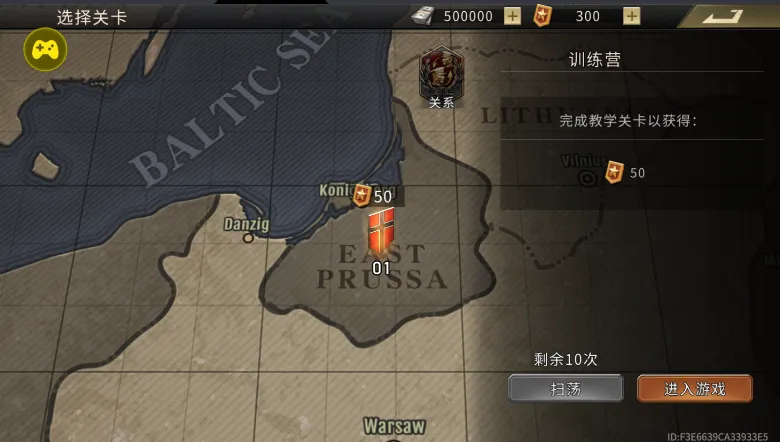The width and height of the screenshot is (780, 442).
Task: Open the yellow gamepad icon
Action: click(45, 49)
